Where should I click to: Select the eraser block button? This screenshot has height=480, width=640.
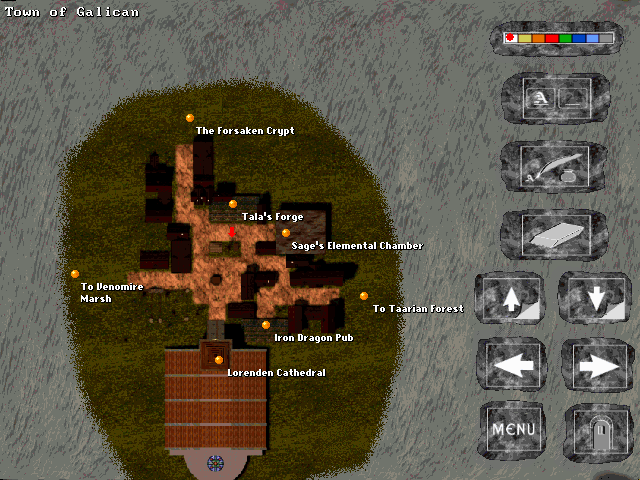(554, 234)
